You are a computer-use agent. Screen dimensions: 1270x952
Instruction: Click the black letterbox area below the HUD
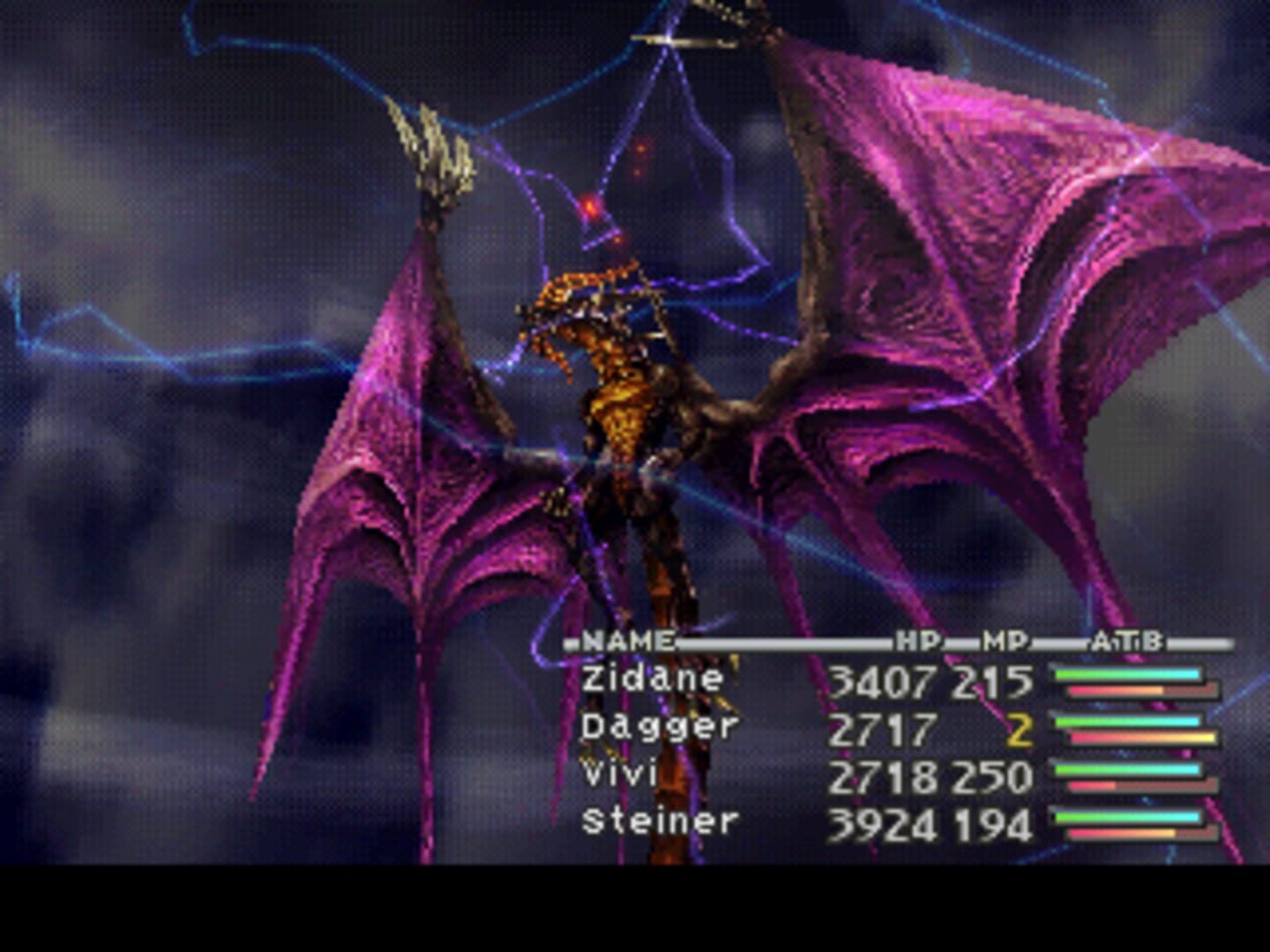point(635,908)
